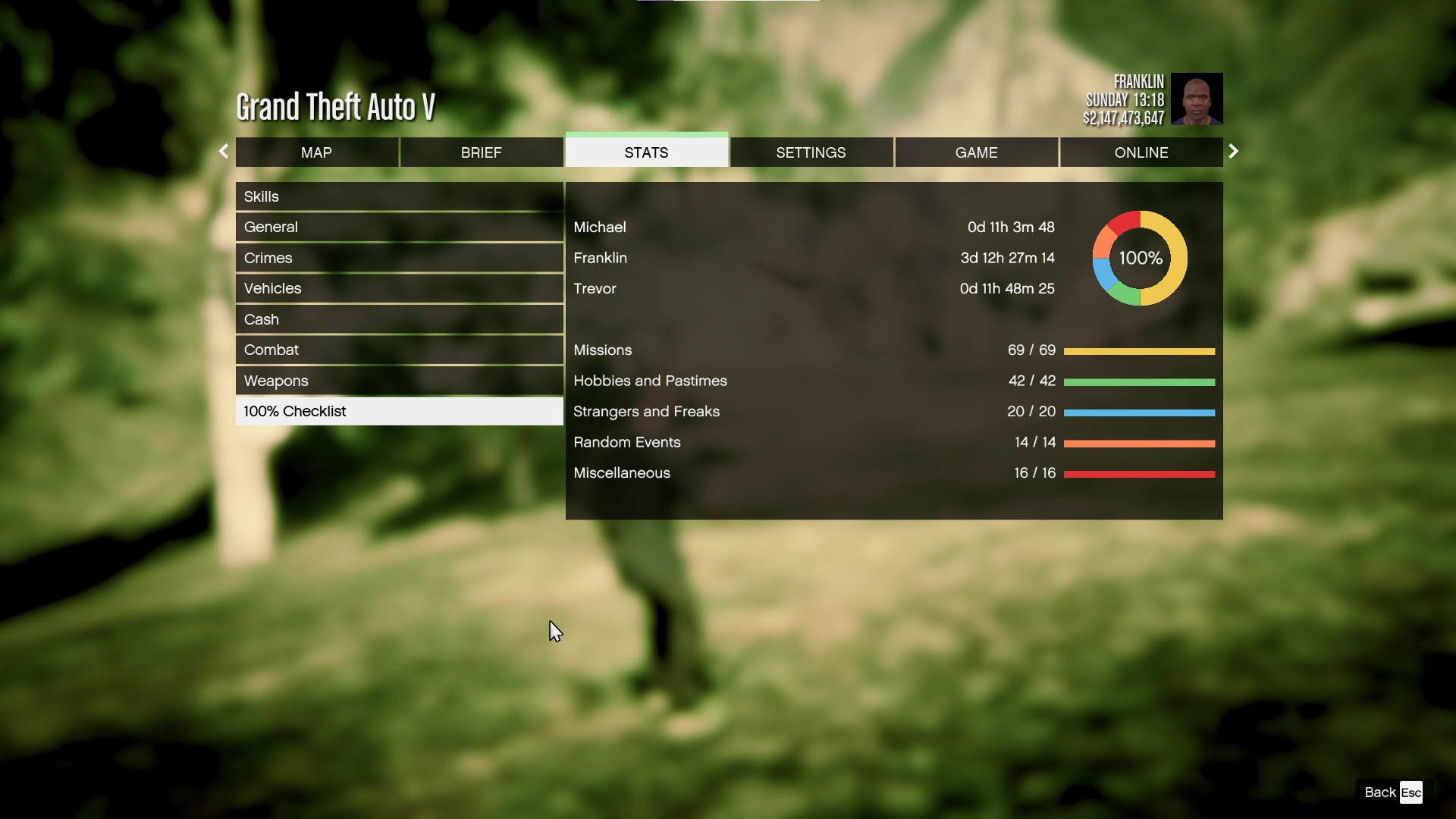Click Franklin's total playtime entry
This screenshot has width=1456, height=819.
pyautogui.click(x=1007, y=258)
